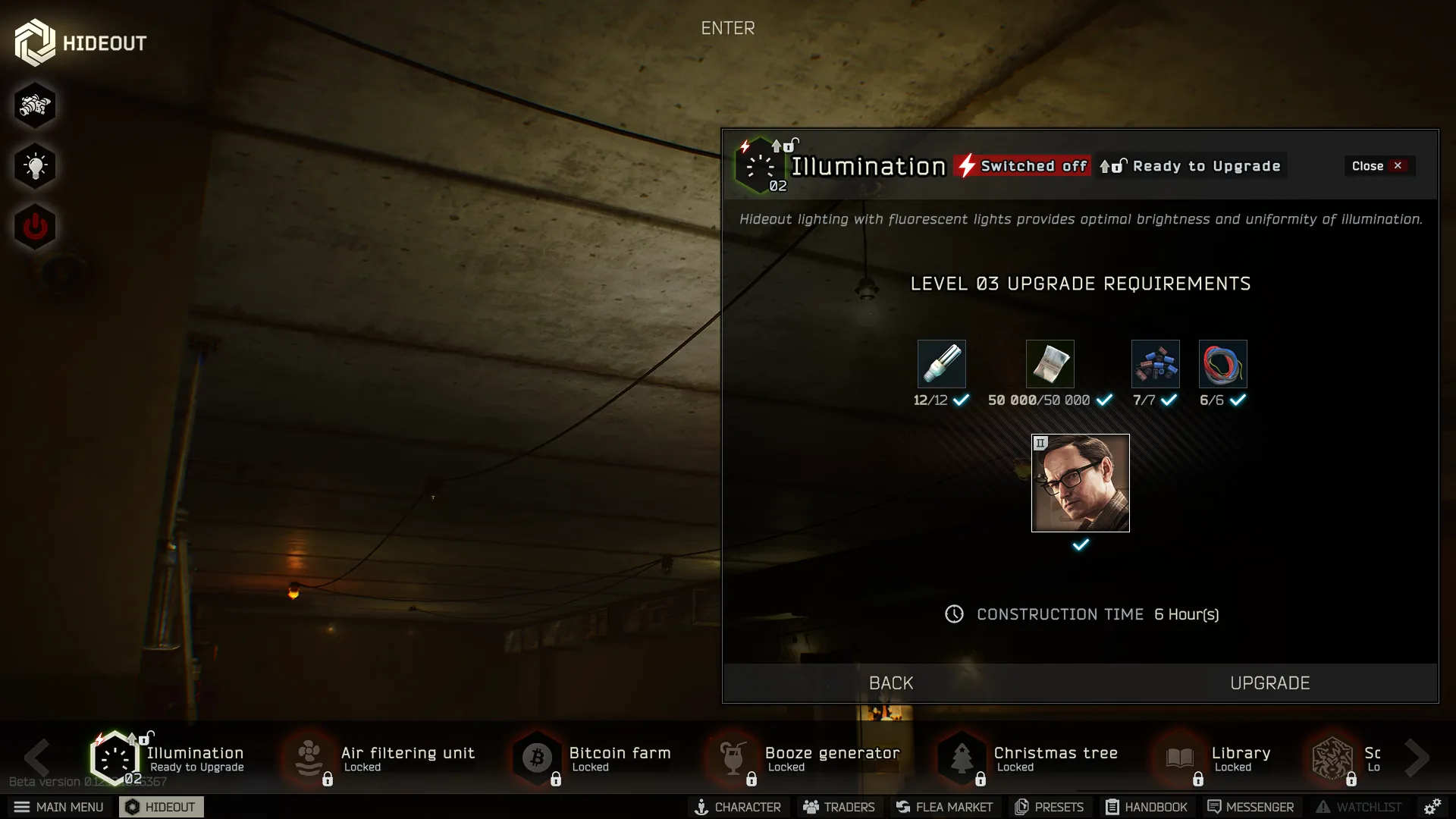This screenshot has height=819, width=1456.
Task: Toggle hideout lights via sidebar bulb icon
Action: (x=35, y=166)
